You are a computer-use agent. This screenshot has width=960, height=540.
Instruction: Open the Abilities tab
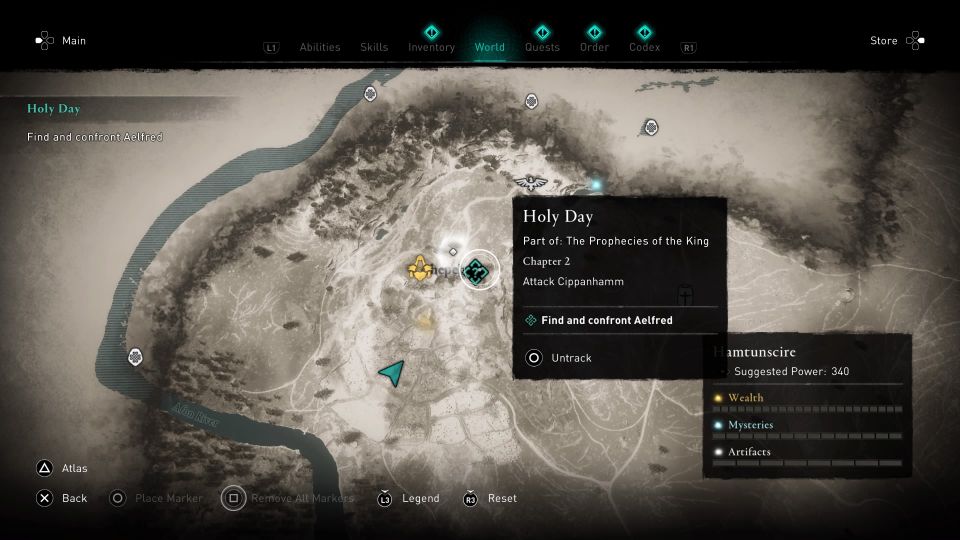(320, 47)
